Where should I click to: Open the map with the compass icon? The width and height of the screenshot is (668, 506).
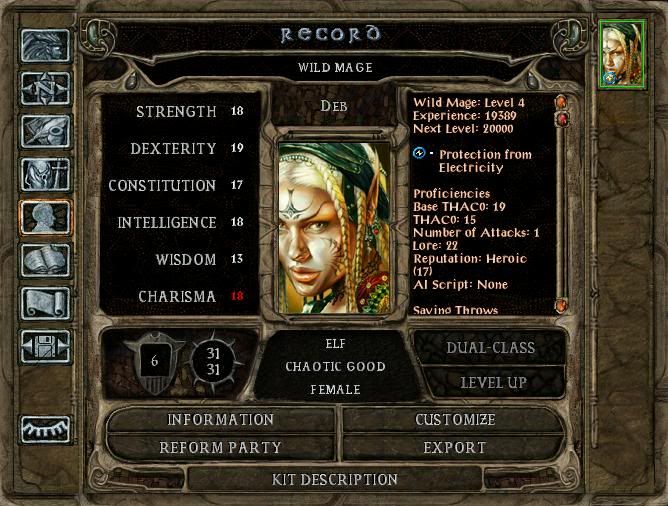coord(45,89)
